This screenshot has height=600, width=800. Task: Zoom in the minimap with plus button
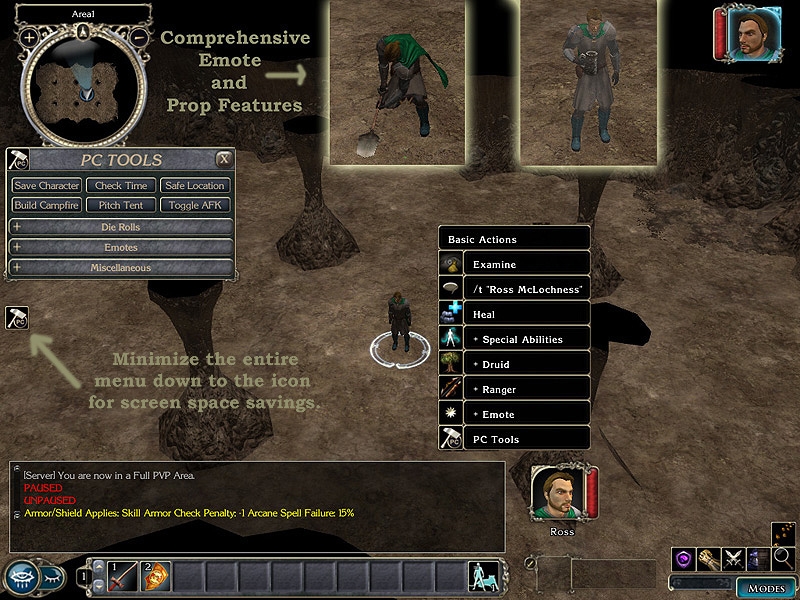pos(29,37)
